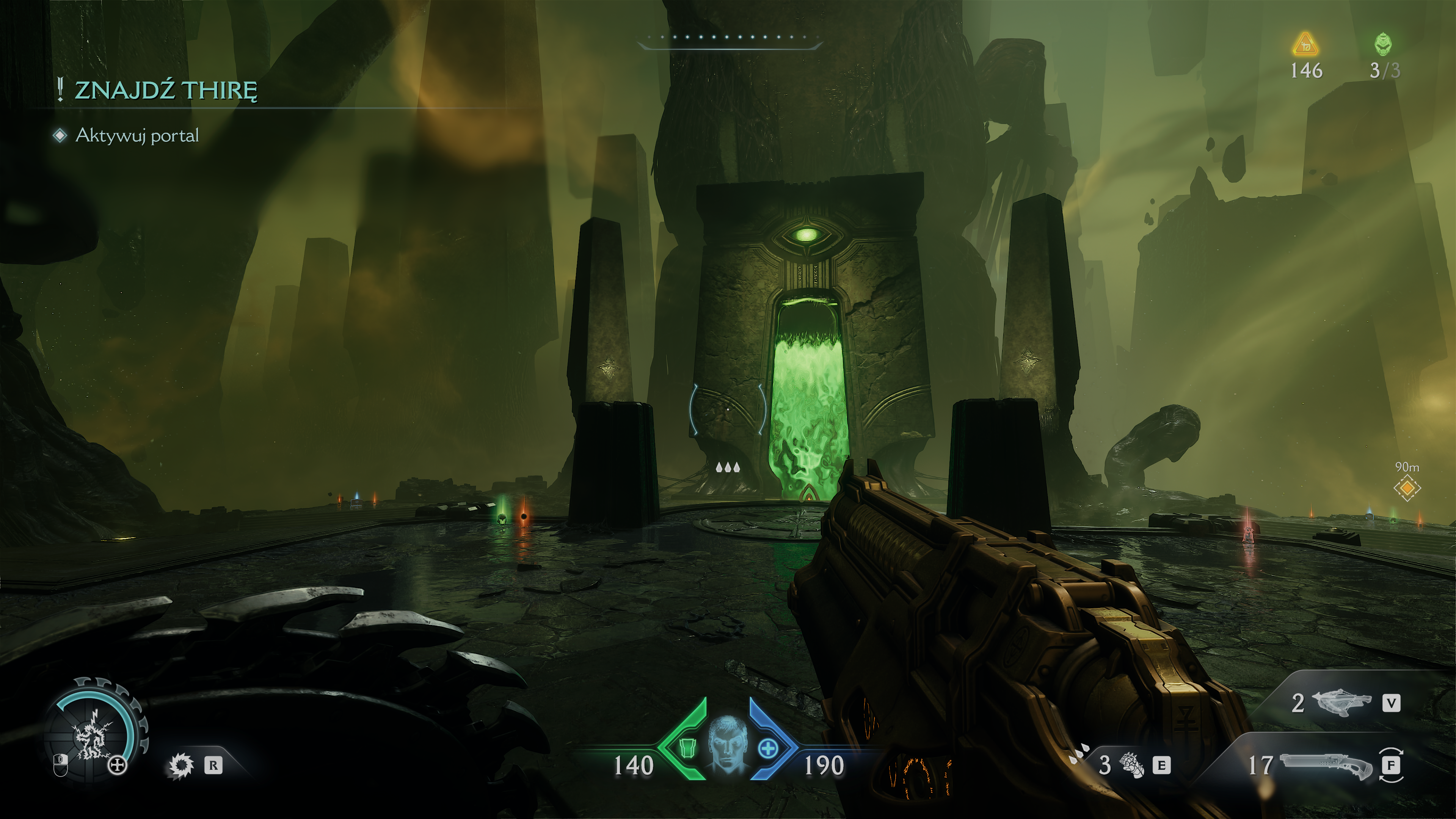
Task: Select the orange diamond waypoint marker
Action: tap(1407, 488)
